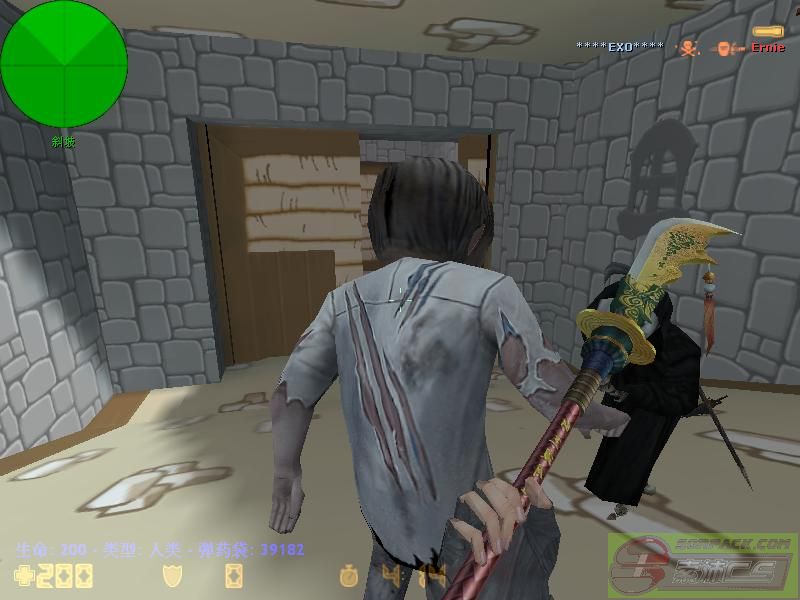This screenshot has height=600, width=800.
Task: Click the round timer stopwatch icon
Action: [348, 575]
